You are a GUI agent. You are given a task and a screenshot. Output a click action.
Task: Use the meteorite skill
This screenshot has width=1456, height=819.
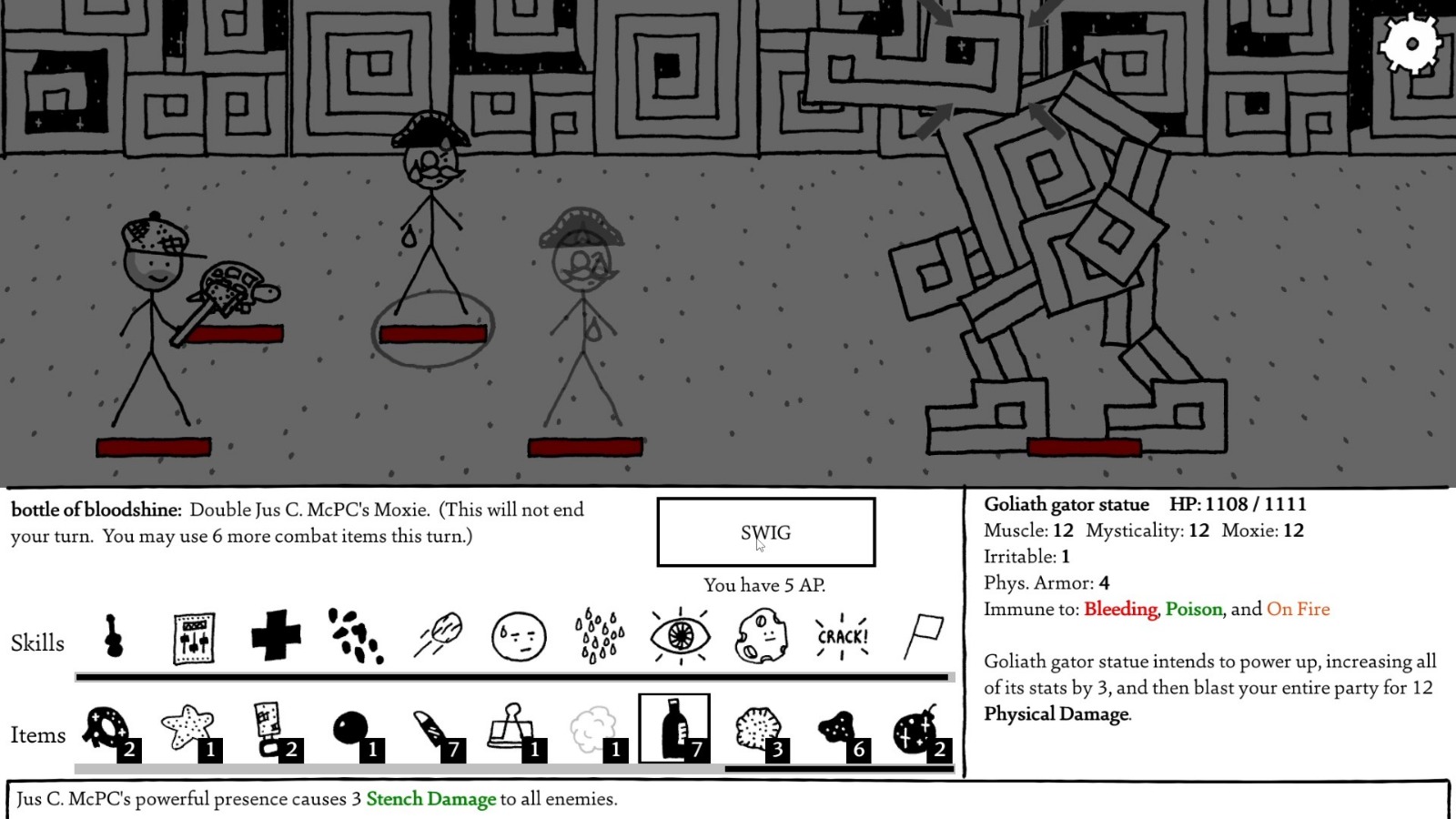pyautogui.click(x=762, y=637)
